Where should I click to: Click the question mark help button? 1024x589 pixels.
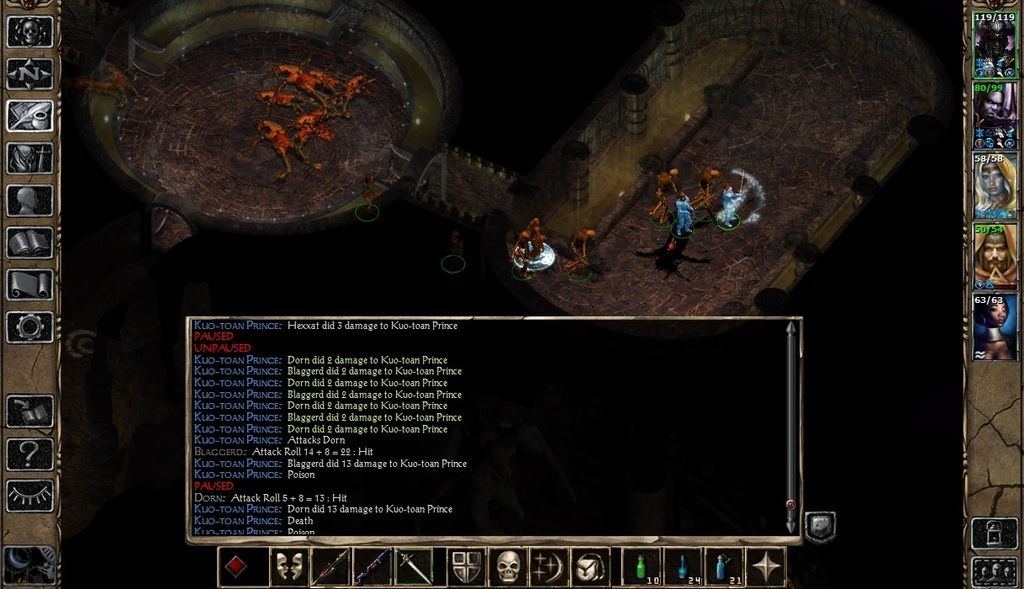pos(30,455)
